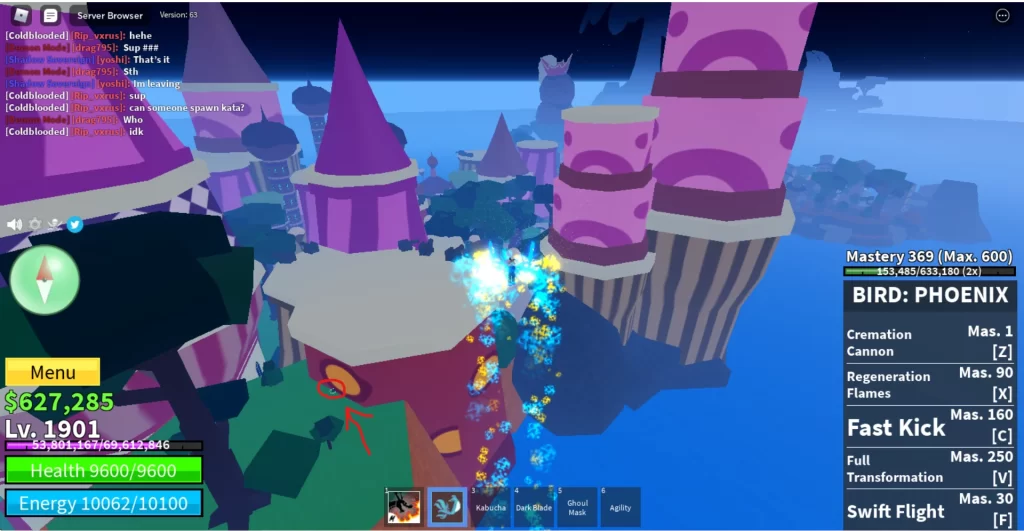The image size is (1024, 531).
Task: Open the yellow Menu button
Action: [53, 373]
